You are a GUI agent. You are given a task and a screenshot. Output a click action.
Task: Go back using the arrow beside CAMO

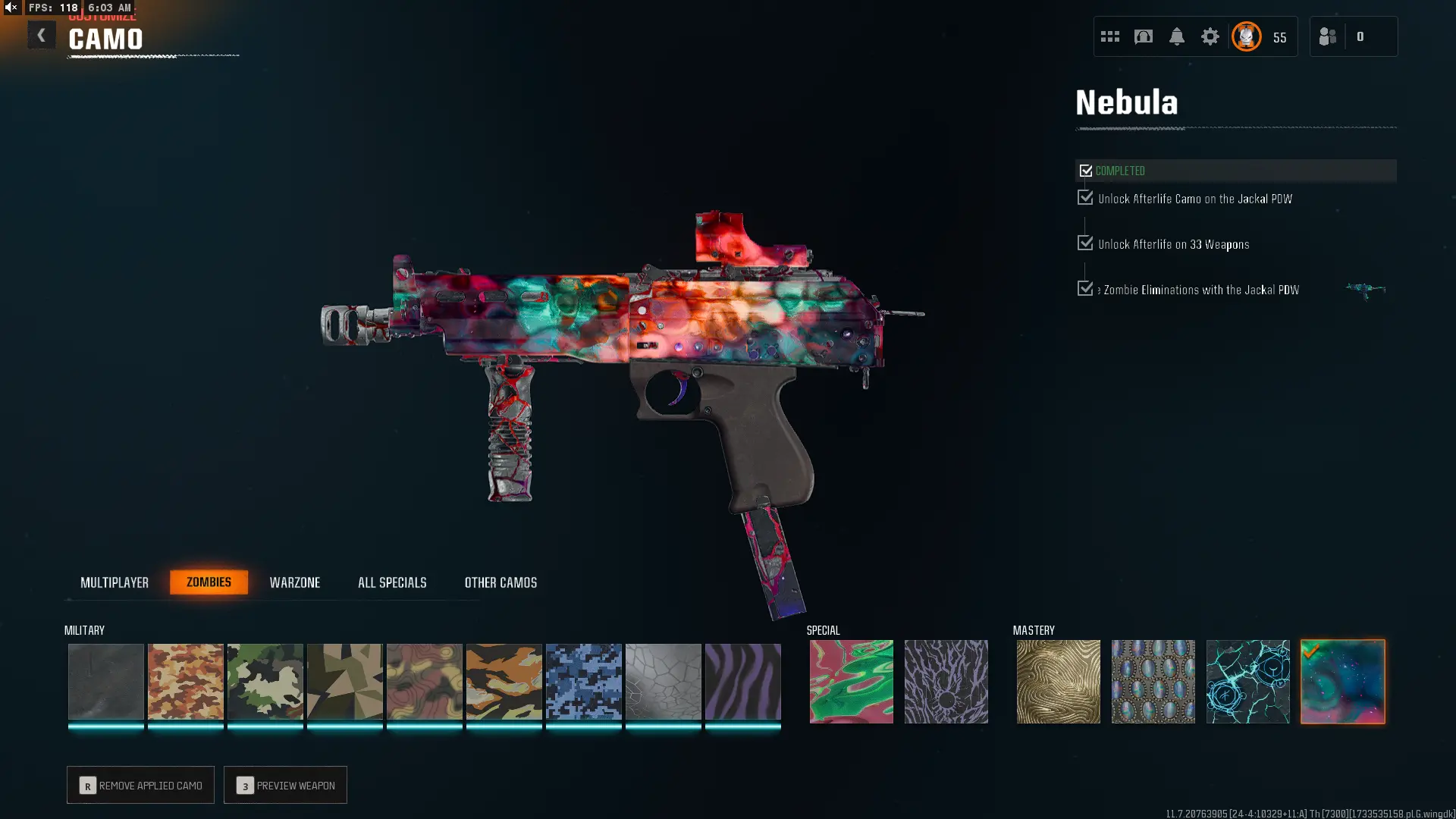42,36
